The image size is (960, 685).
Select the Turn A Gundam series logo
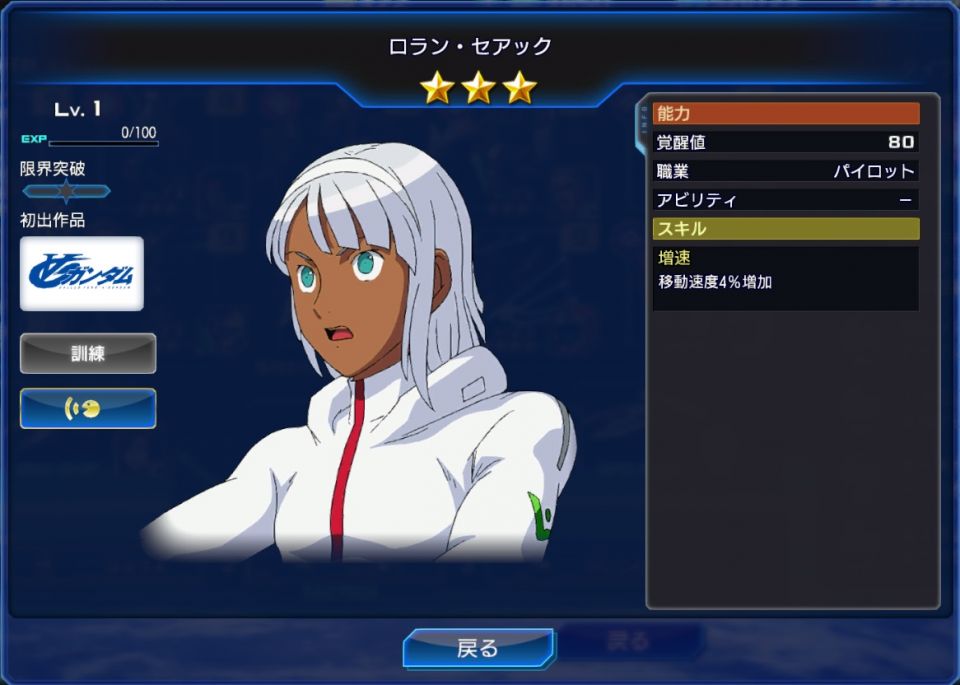82,274
